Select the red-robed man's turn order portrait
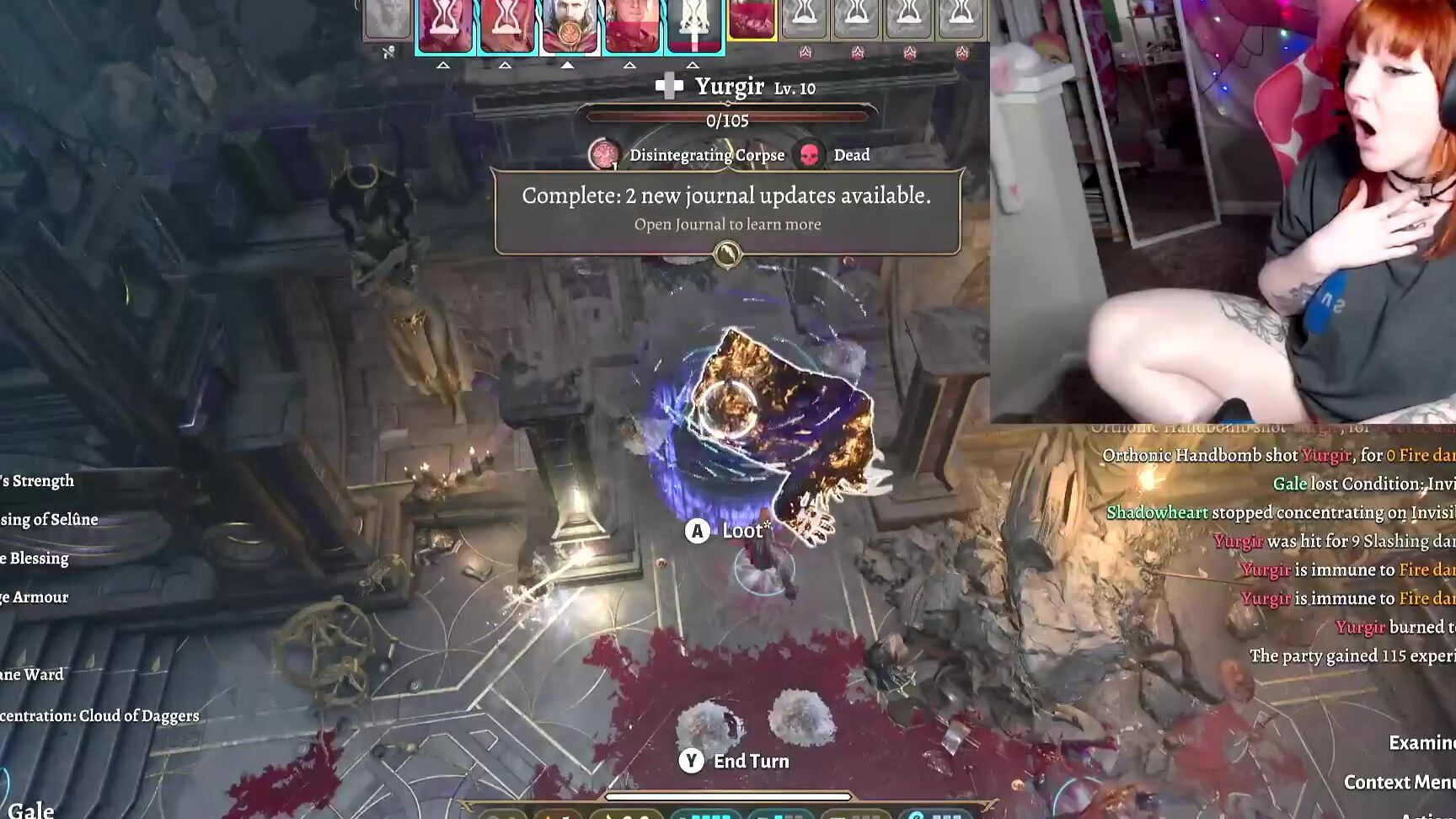 (632, 27)
